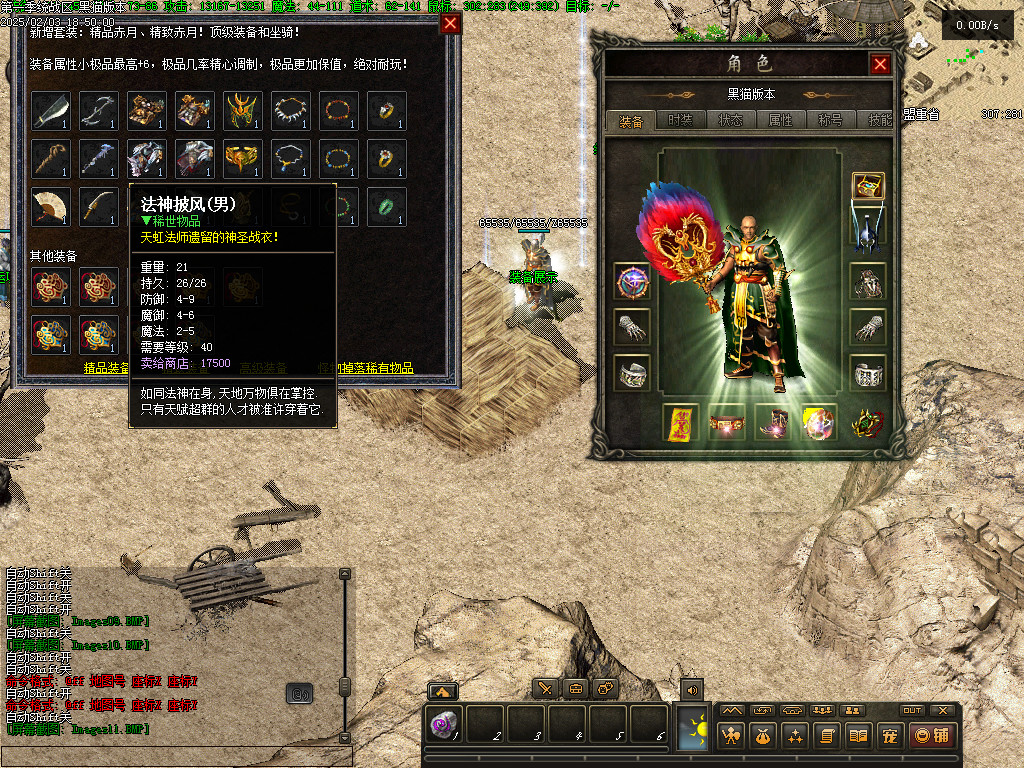Close the equipment showcase window

[x=451, y=23]
